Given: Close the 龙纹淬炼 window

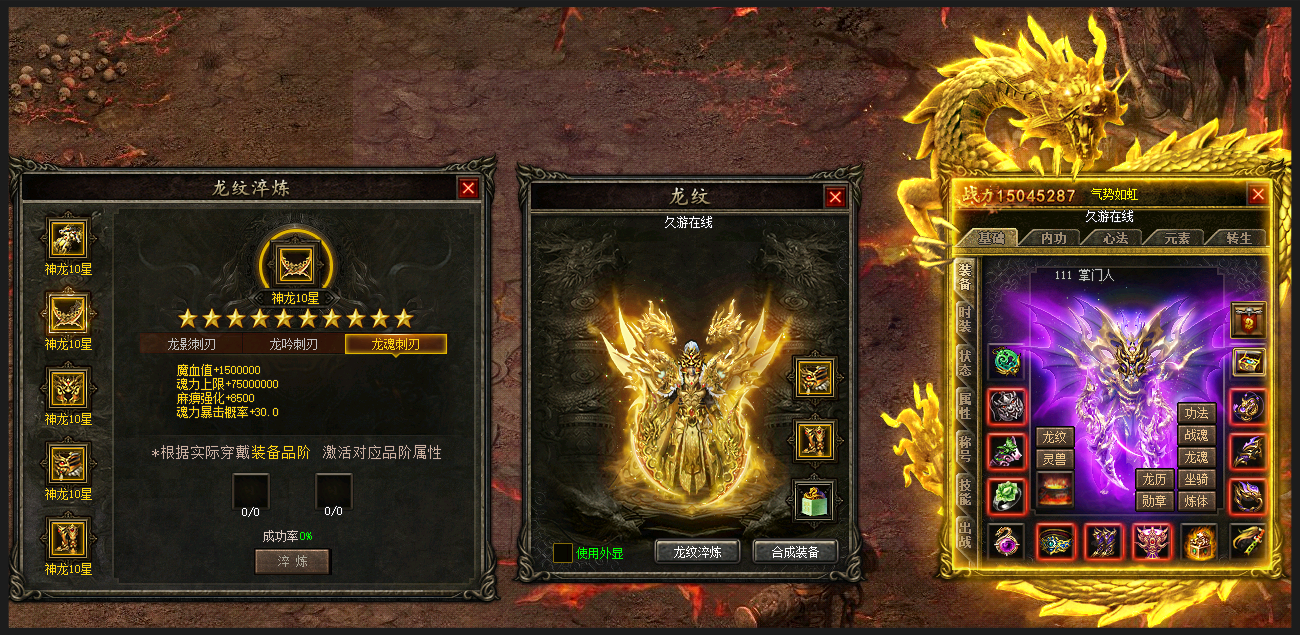Looking at the screenshot, I should coord(468,188).
